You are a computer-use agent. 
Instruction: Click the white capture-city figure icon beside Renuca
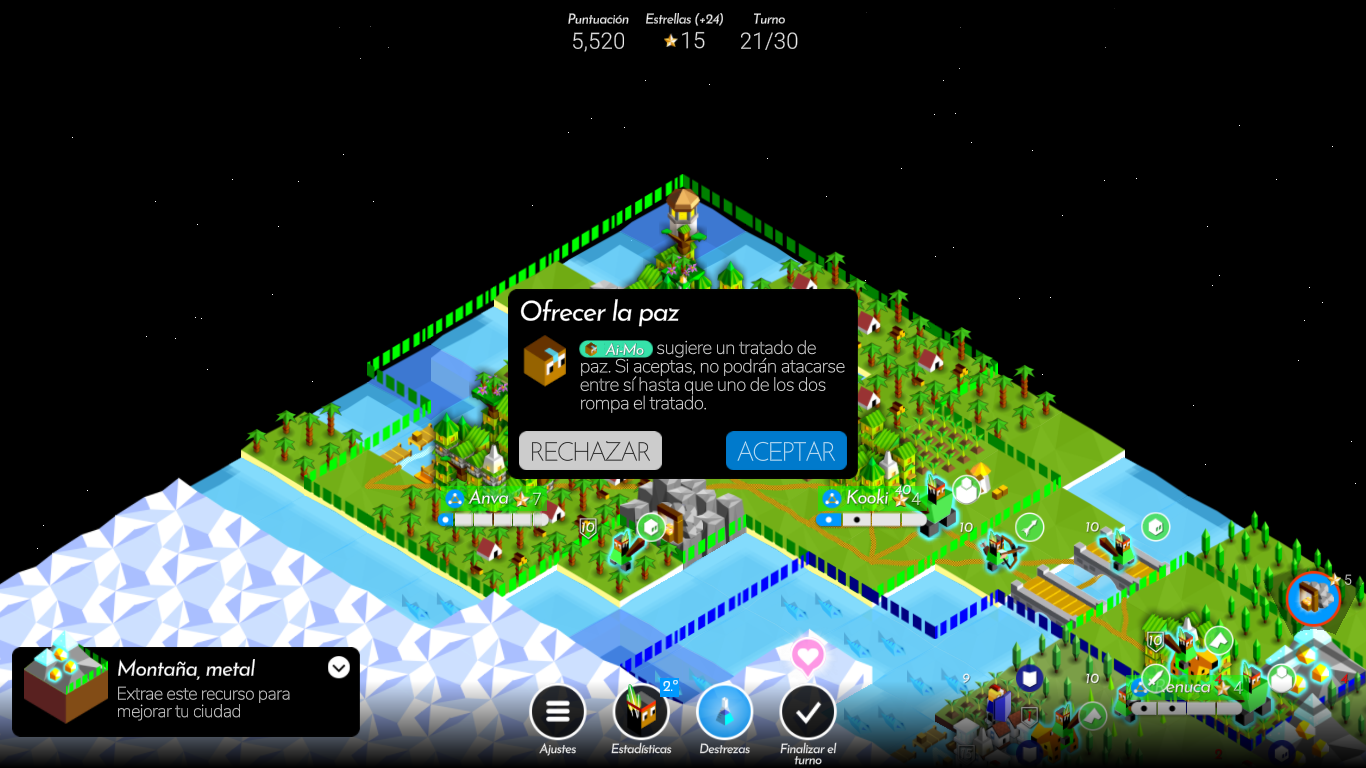tap(1281, 678)
